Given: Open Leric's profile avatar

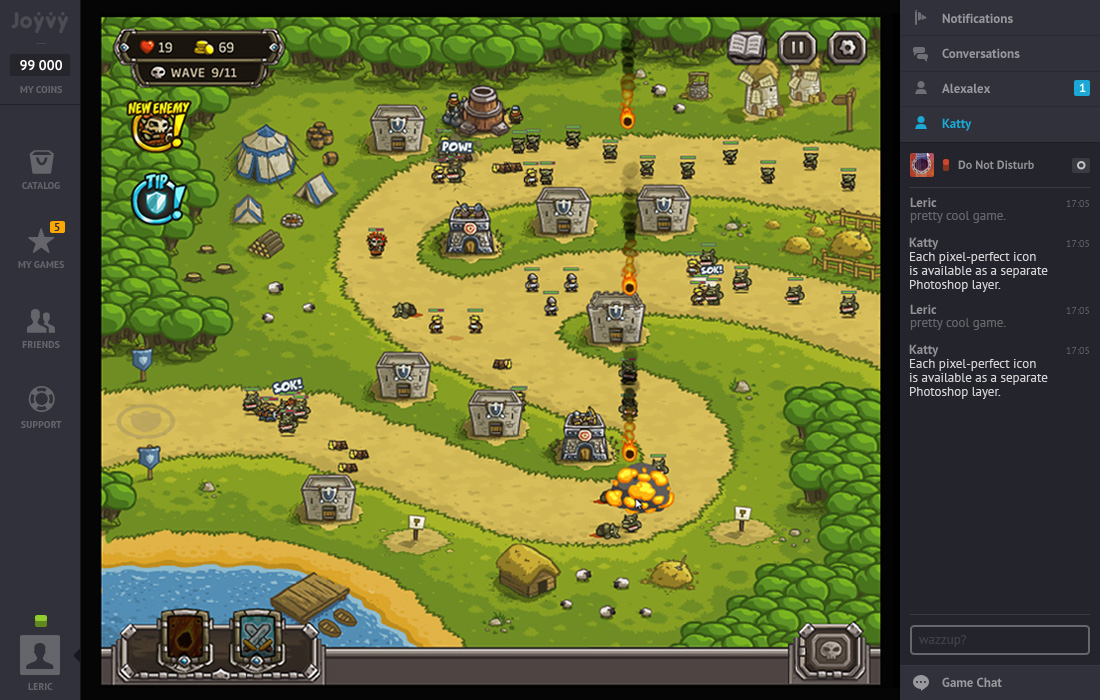Looking at the screenshot, I should tap(40, 655).
